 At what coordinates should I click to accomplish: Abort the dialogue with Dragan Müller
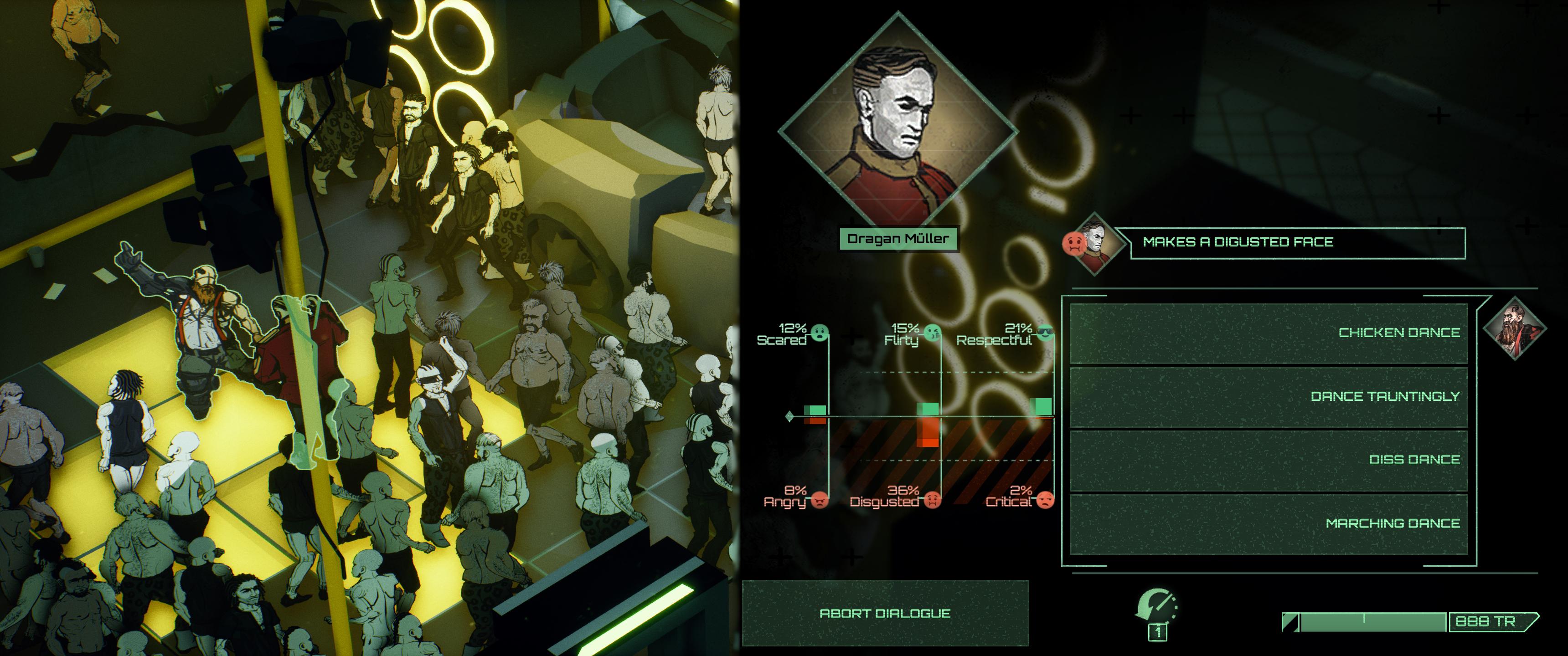884,613
